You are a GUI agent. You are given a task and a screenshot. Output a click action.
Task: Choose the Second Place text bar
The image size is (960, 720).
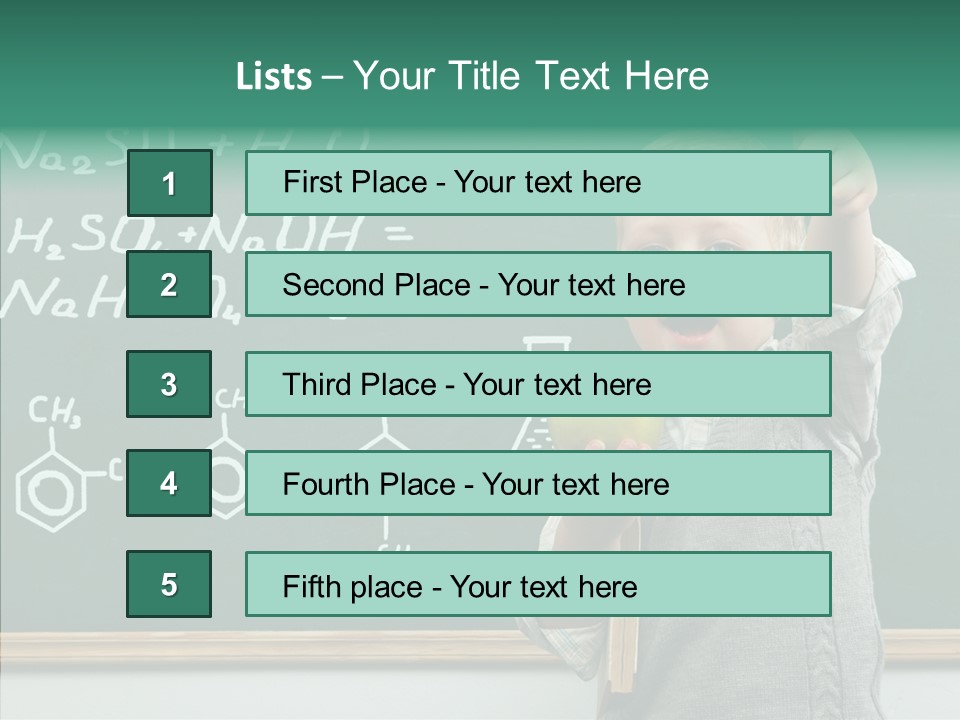pyautogui.click(x=538, y=284)
